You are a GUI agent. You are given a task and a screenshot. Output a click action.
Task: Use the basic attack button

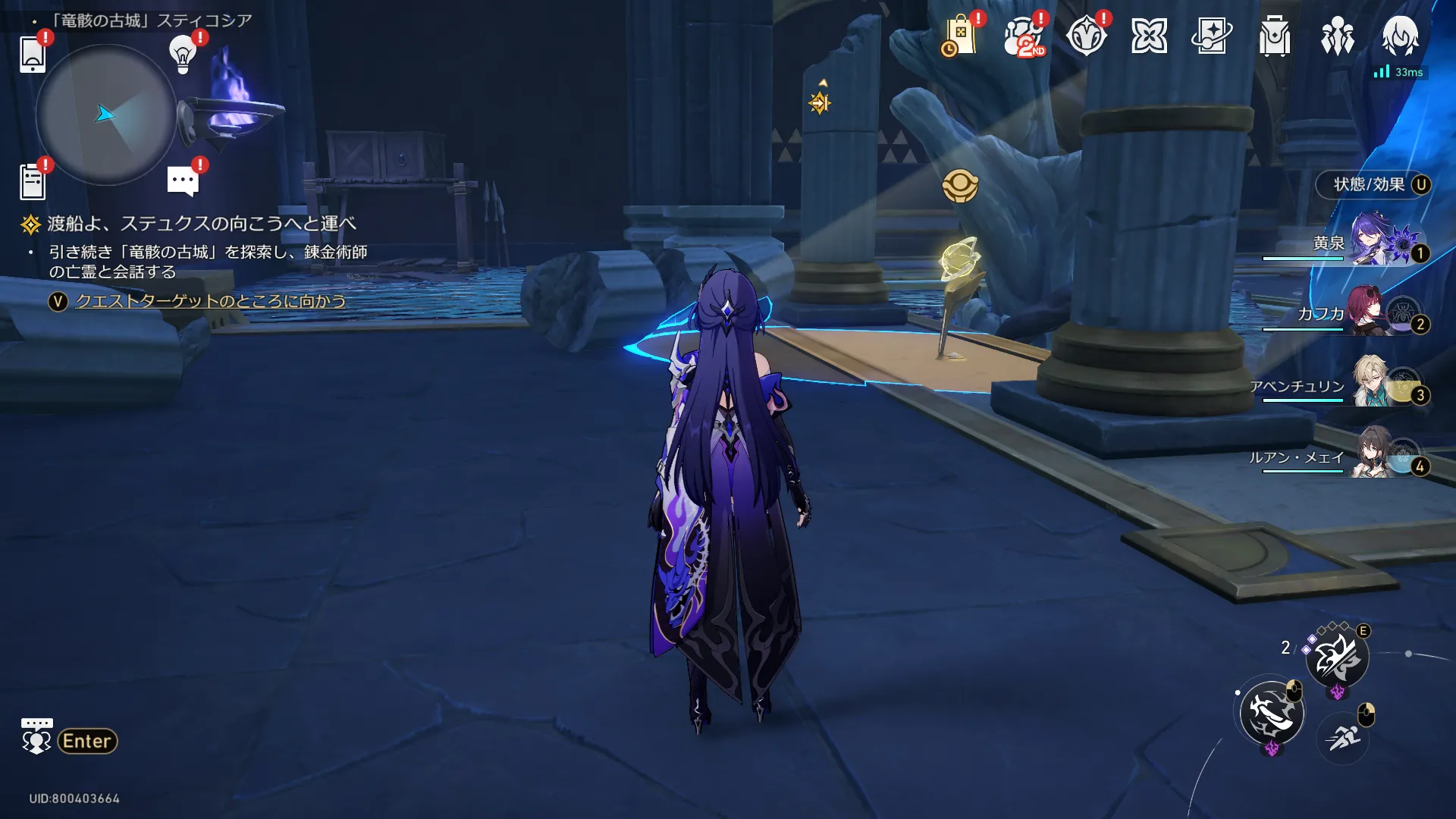click(x=1272, y=713)
